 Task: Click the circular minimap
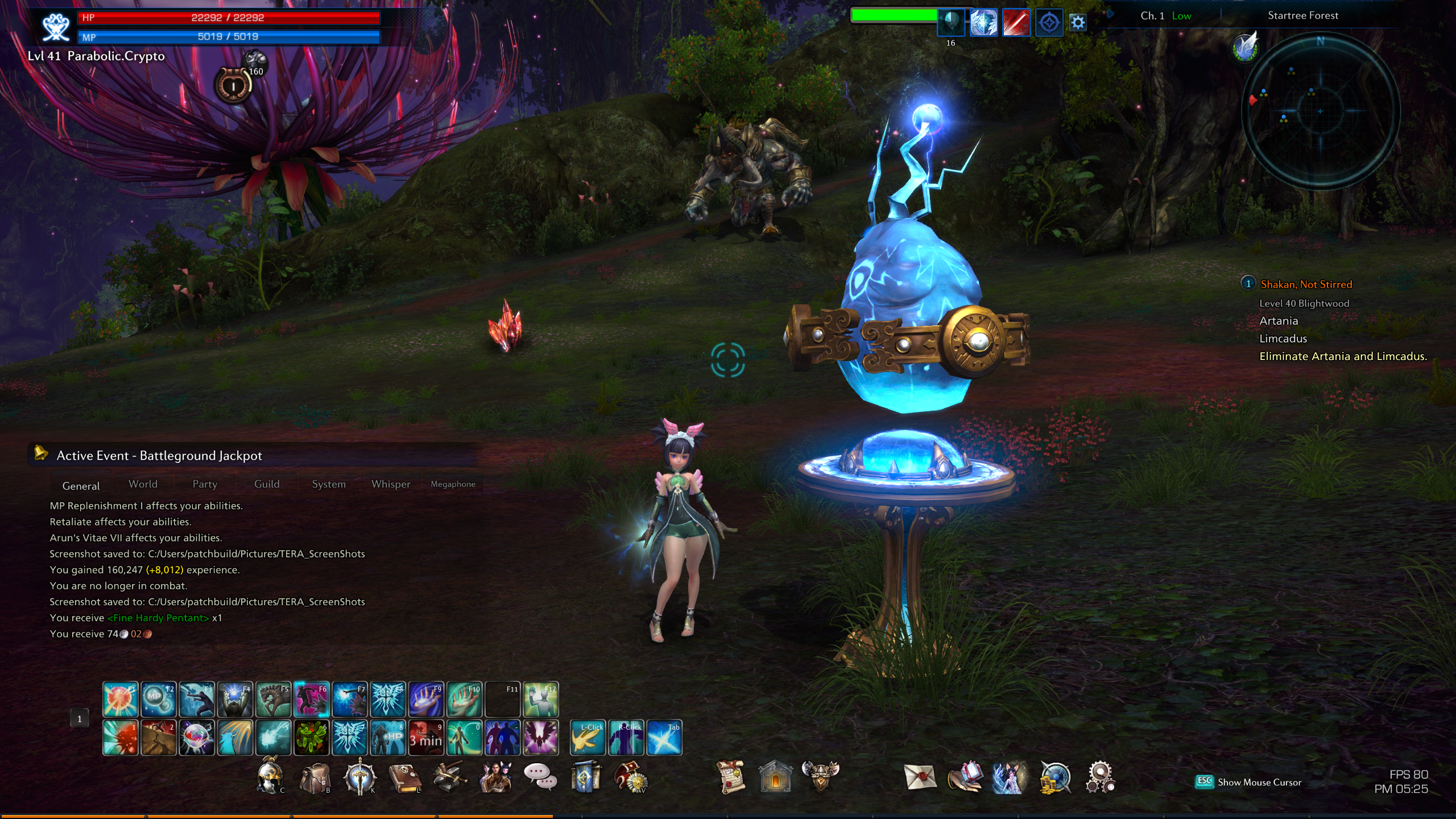tap(1320, 110)
